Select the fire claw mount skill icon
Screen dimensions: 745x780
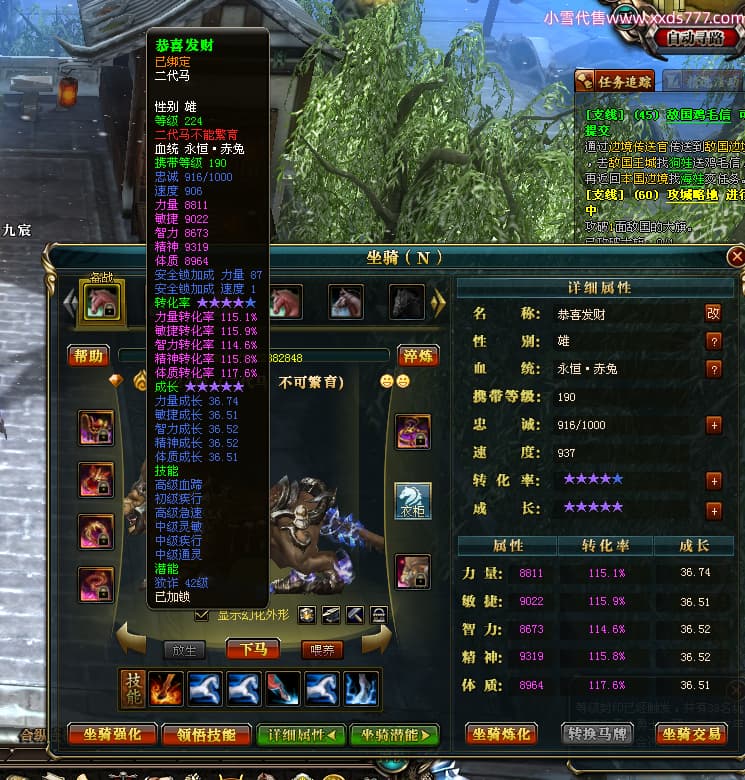click(x=165, y=688)
